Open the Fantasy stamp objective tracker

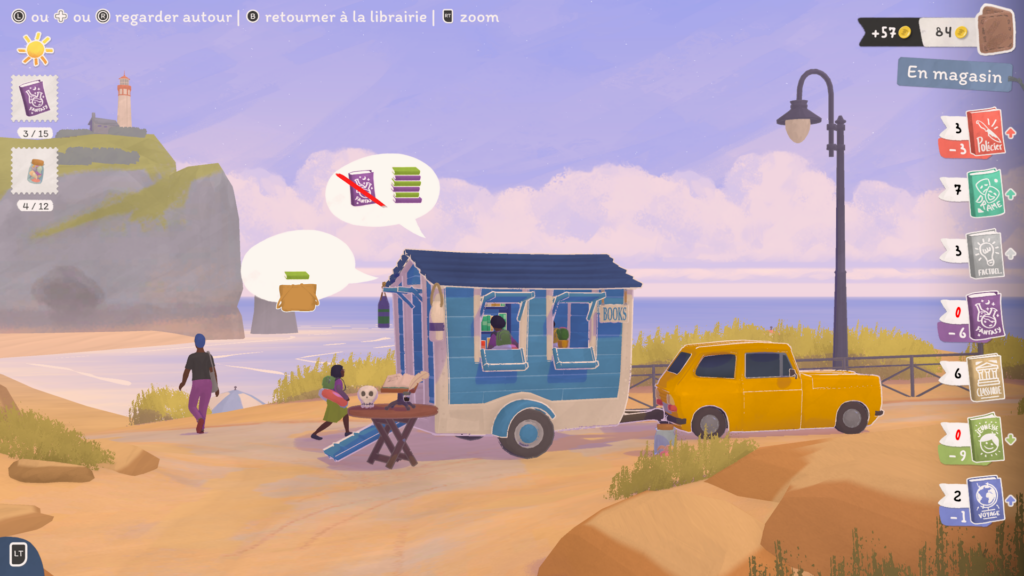tap(35, 98)
